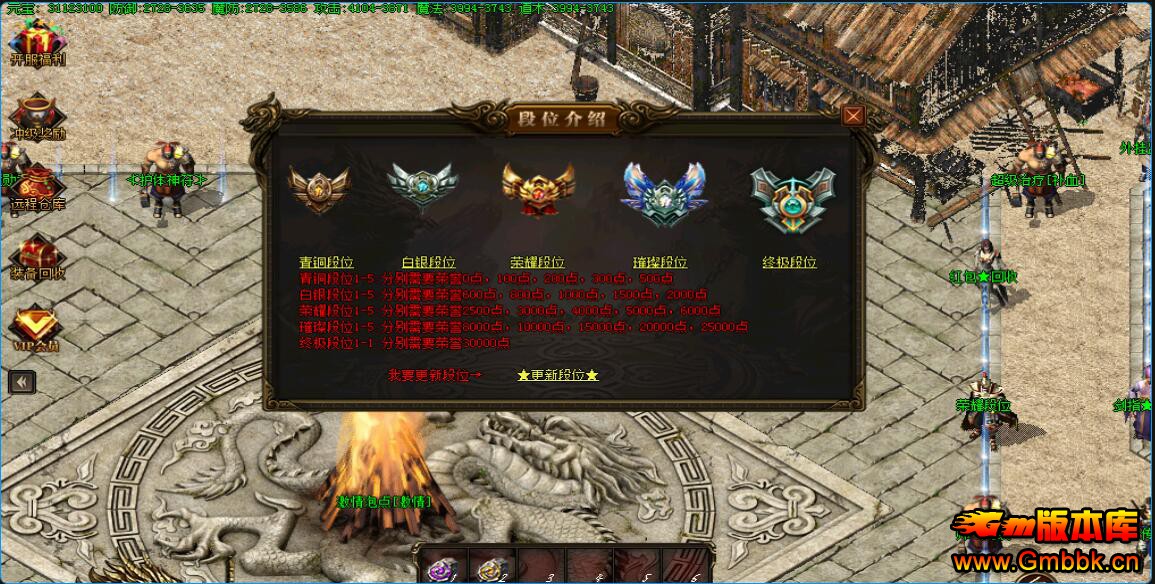
Task: Open the 冲级奖励 level reward icon
Action: pyautogui.click(x=37, y=115)
